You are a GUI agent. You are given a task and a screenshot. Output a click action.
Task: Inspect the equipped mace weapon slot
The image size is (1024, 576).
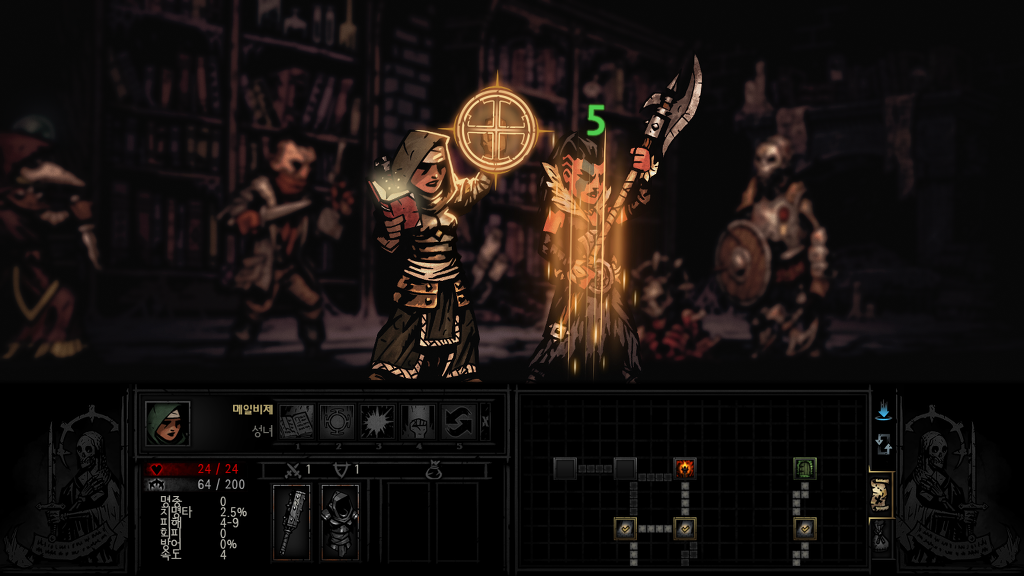coord(292,521)
